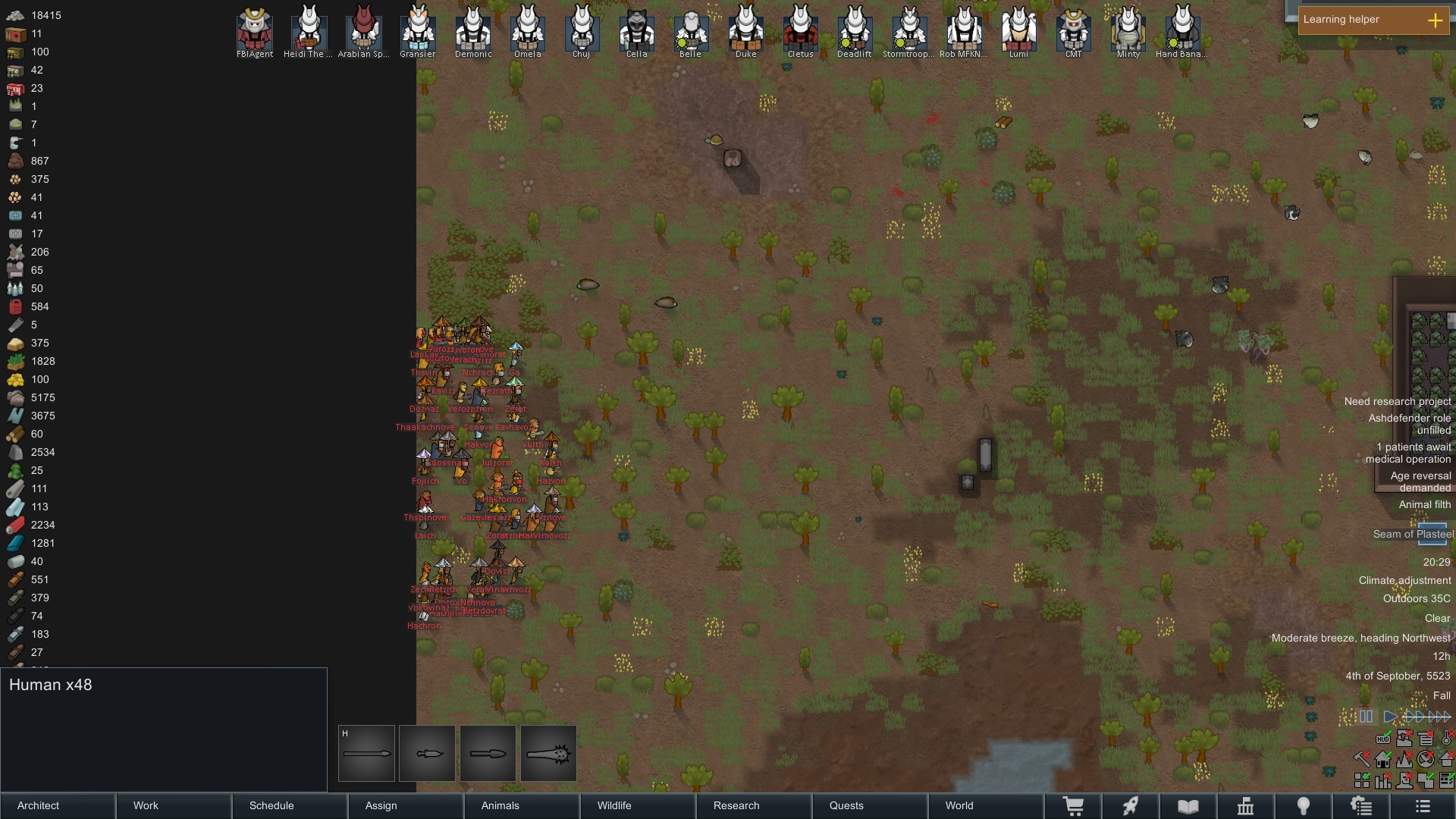The height and width of the screenshot is (819, 1456).
Task: Toggle the HUD overlay checkmark
Action: 1382,739
